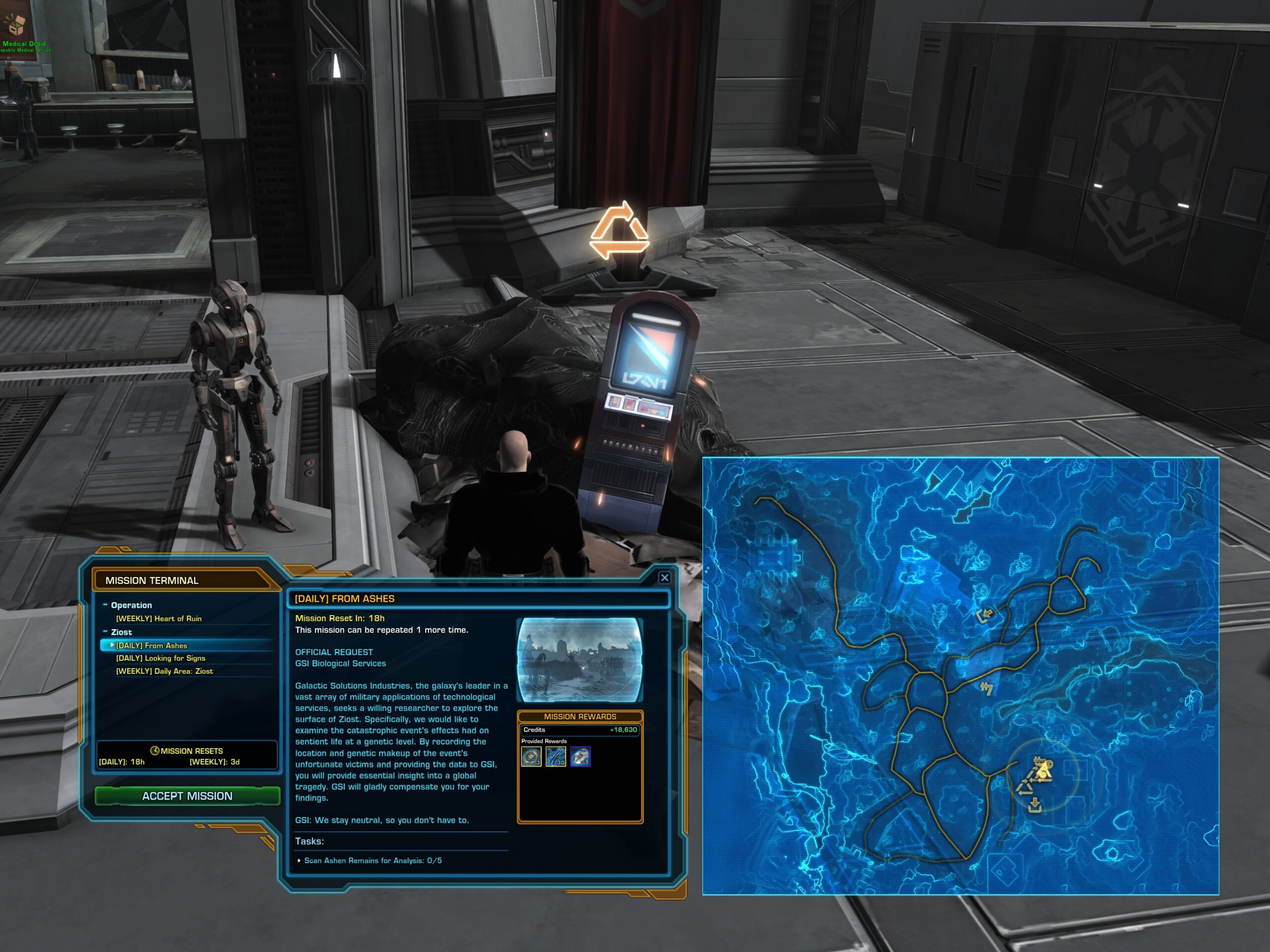Click the mission preview image of Ziost
The width and height of the screenshot is (1270, 952).
click(580, 660)
